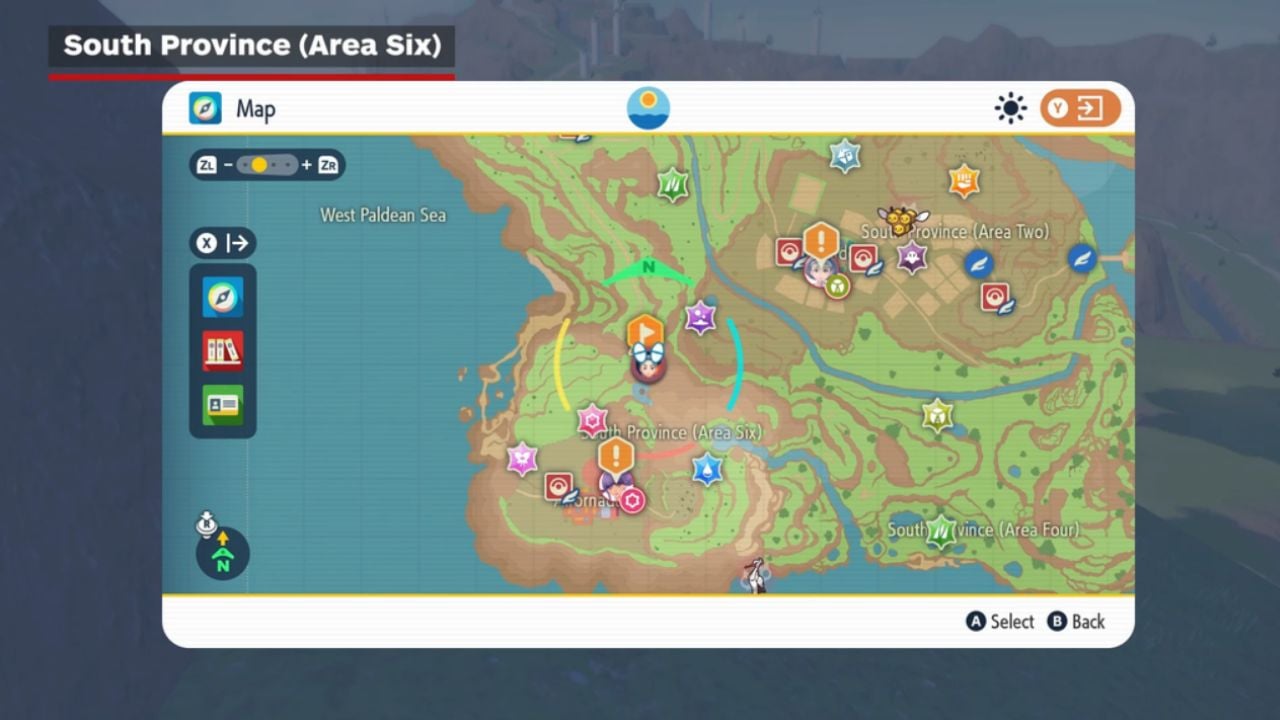Select the easternmost blue feather fly point
Viewport: 1280px width, 720px height.
click(x=1082, y=259)
